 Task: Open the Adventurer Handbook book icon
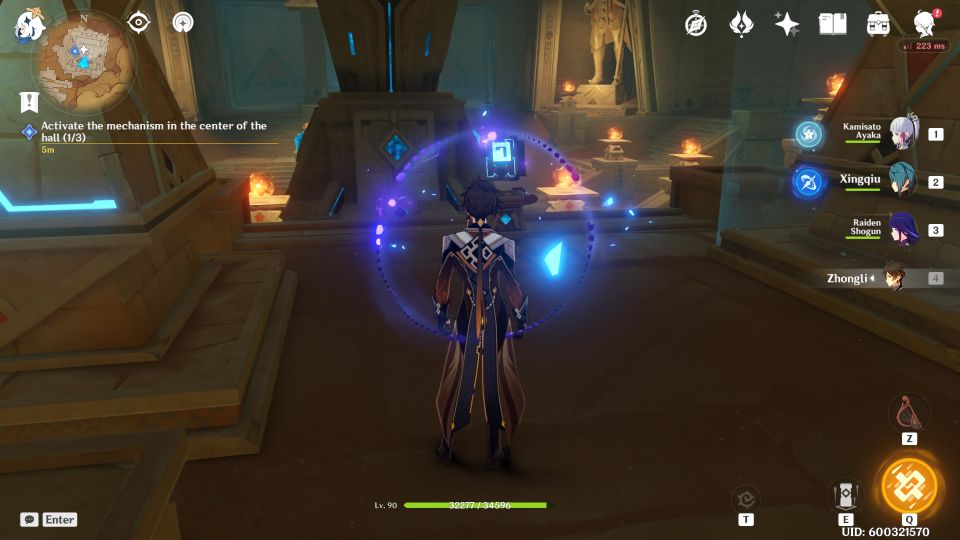(x=832, y=24)
